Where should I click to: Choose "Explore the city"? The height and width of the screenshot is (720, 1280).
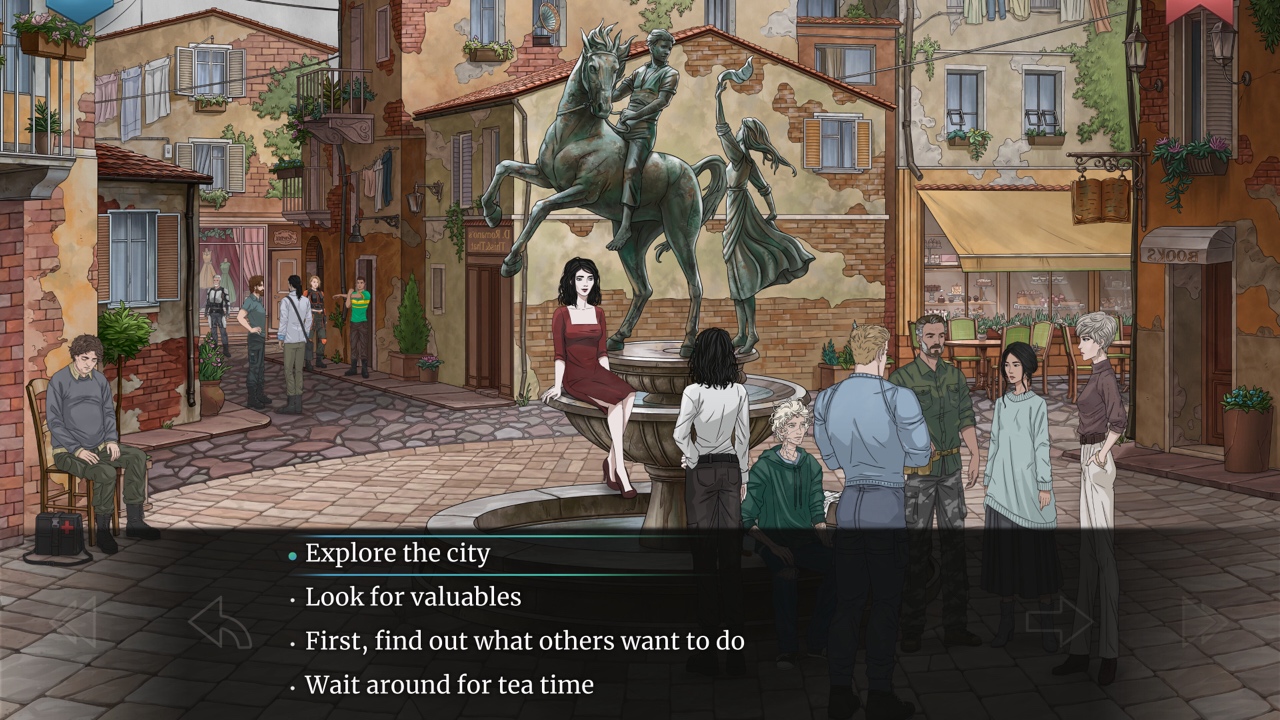click(x=399, y=552)
